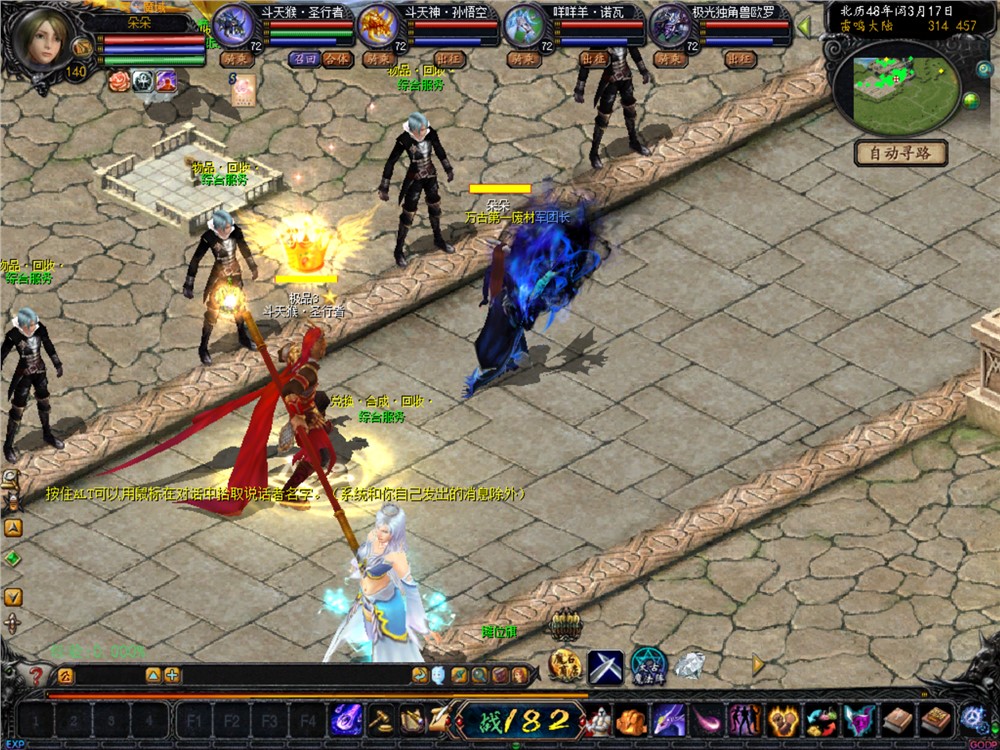Select the player portrait of 朵朵
The image size is (1000, 750).
point(44,40)
